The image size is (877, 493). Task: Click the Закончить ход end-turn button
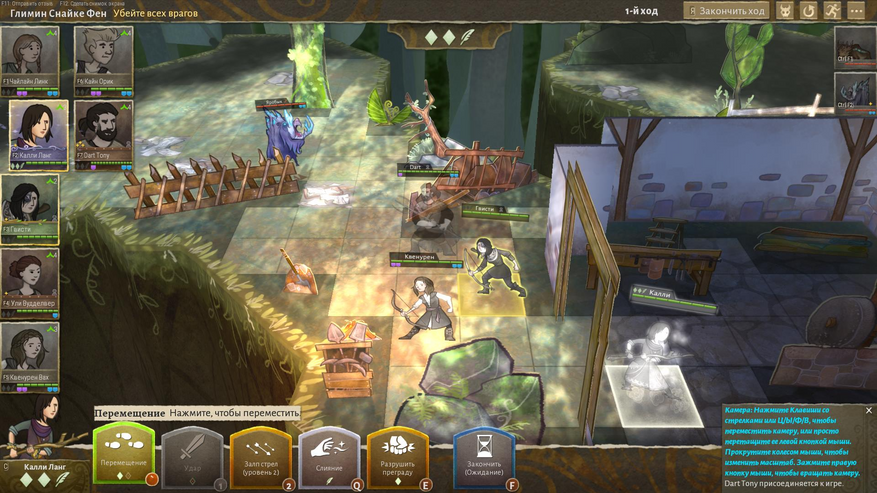tap(726, 11)
